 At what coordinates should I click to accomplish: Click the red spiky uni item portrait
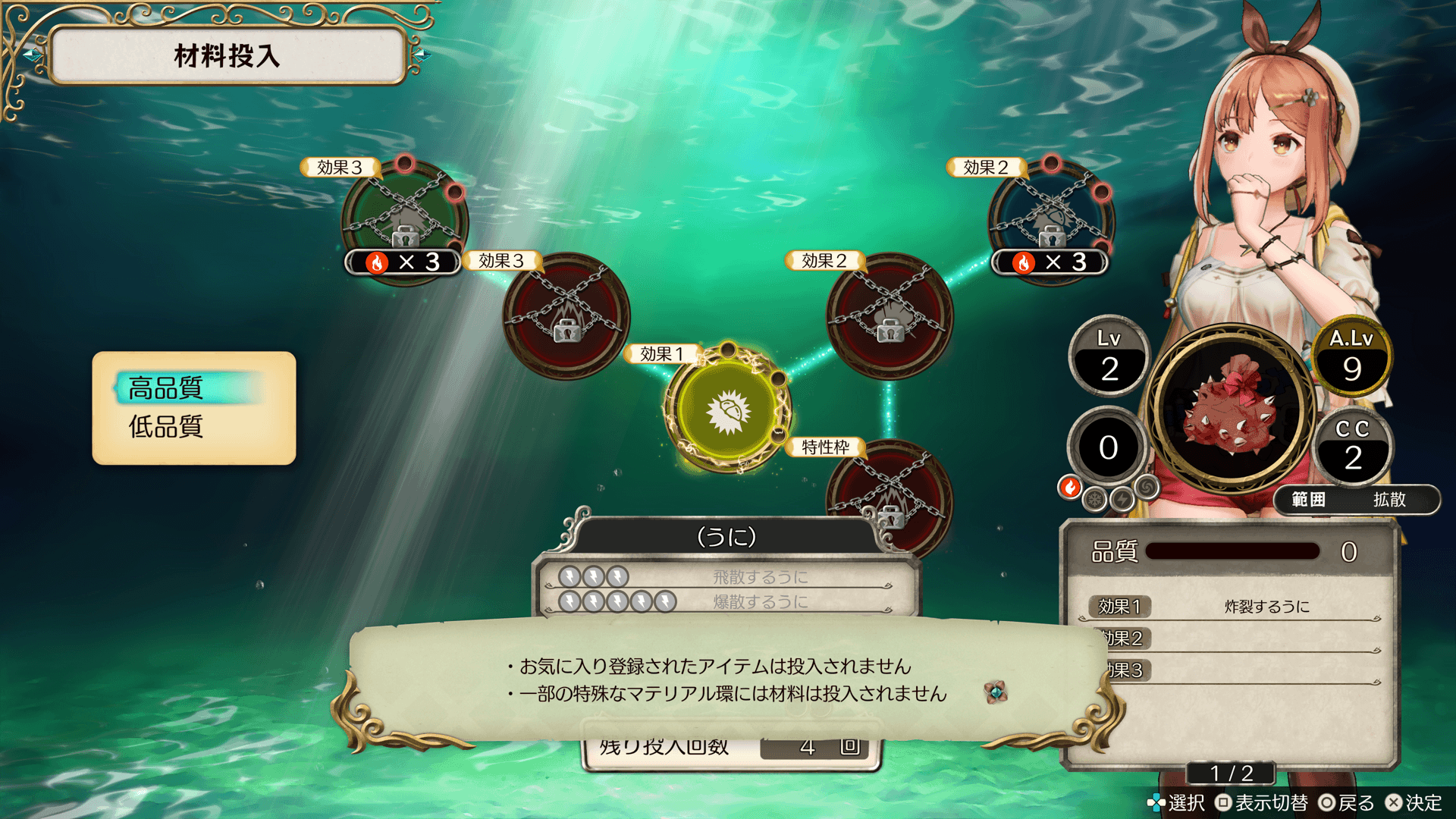1232,410
